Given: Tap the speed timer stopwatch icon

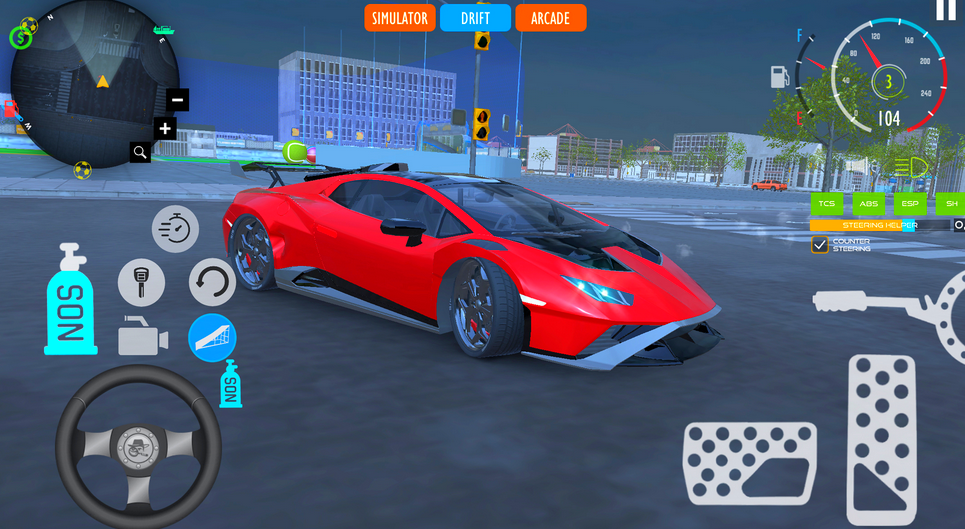Looking at the screenshot, I should pyautogui.click(x=175, y=229).
